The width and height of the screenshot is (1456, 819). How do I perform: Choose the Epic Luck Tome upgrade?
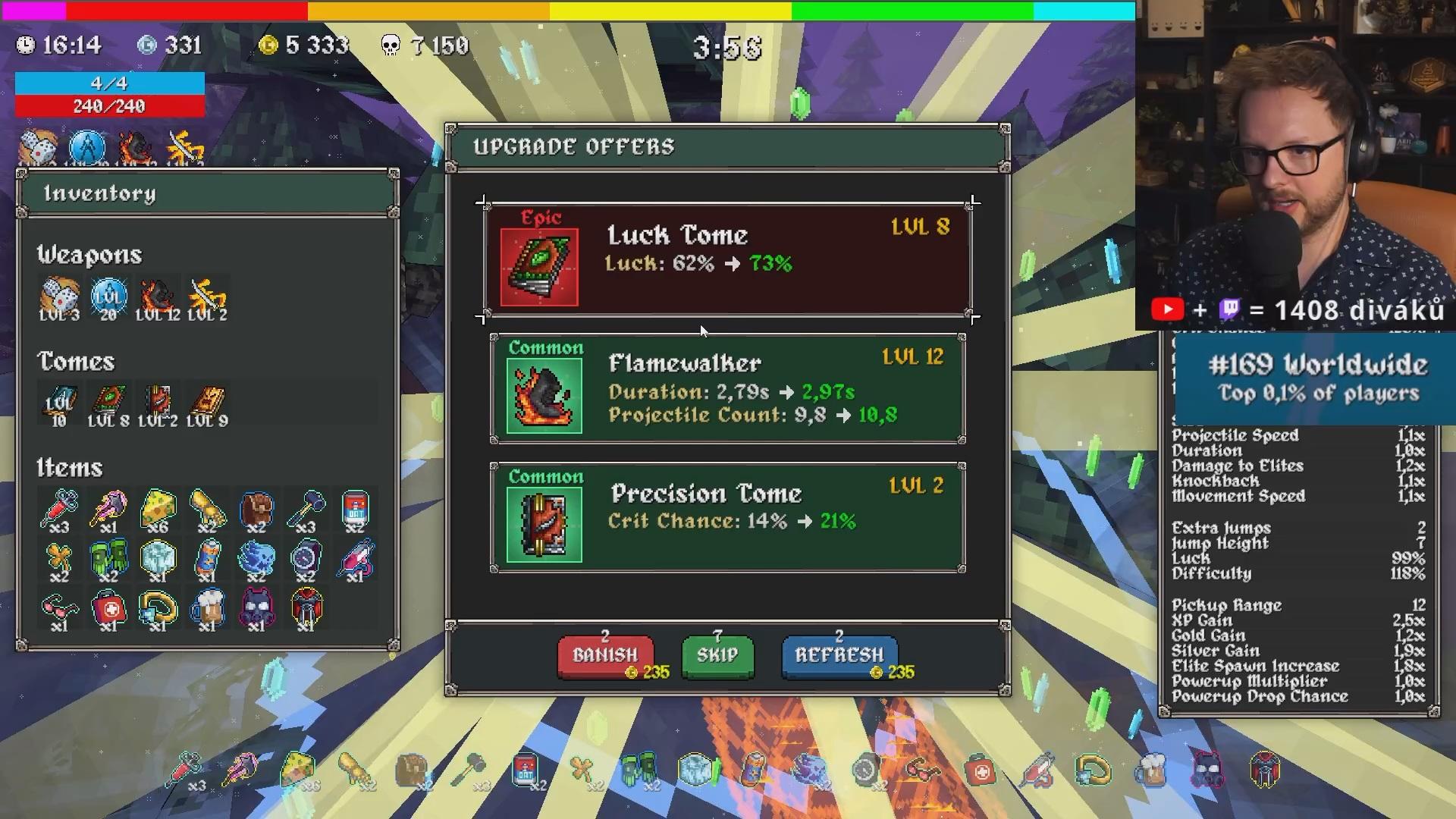(x=728, y=260)
